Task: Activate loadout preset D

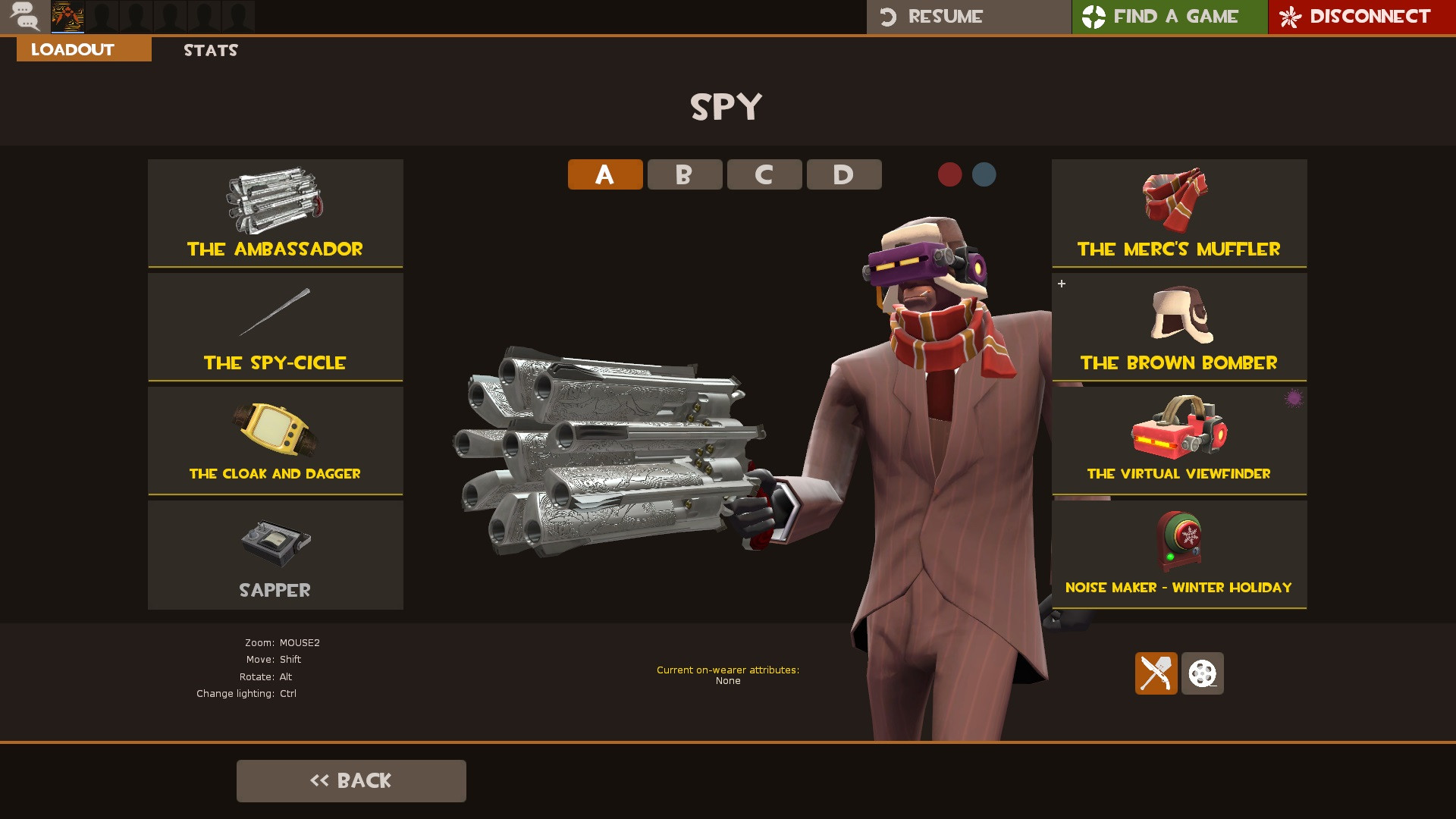Action: 844,174
